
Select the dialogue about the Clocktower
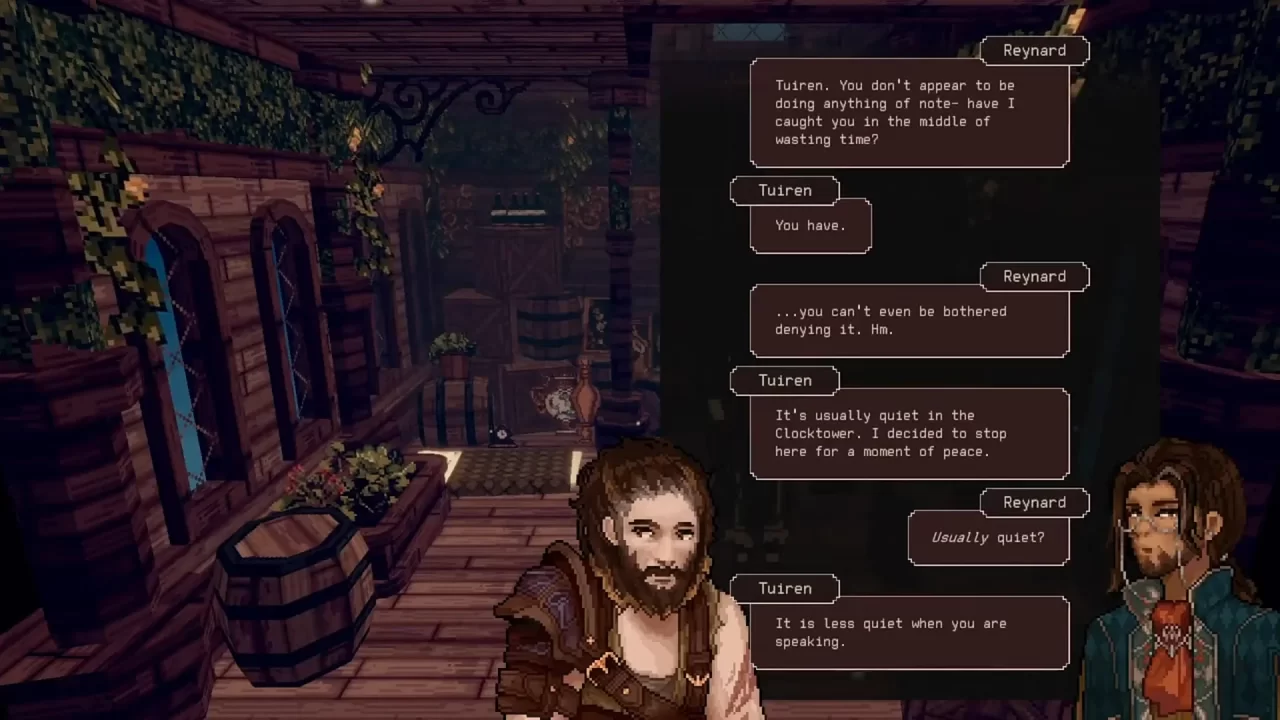point(908,433)
